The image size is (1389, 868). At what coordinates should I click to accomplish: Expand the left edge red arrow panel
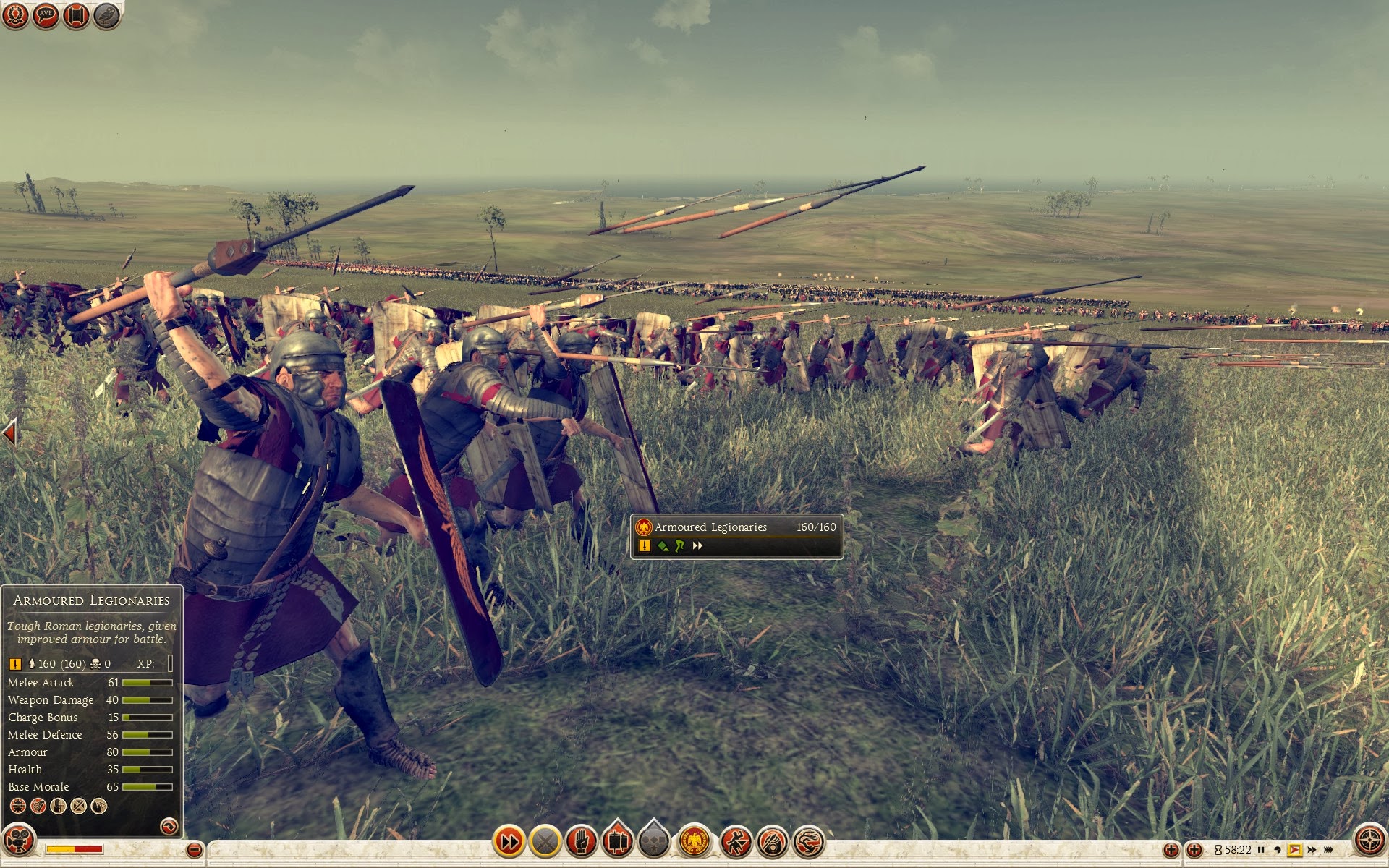[9, 434]
